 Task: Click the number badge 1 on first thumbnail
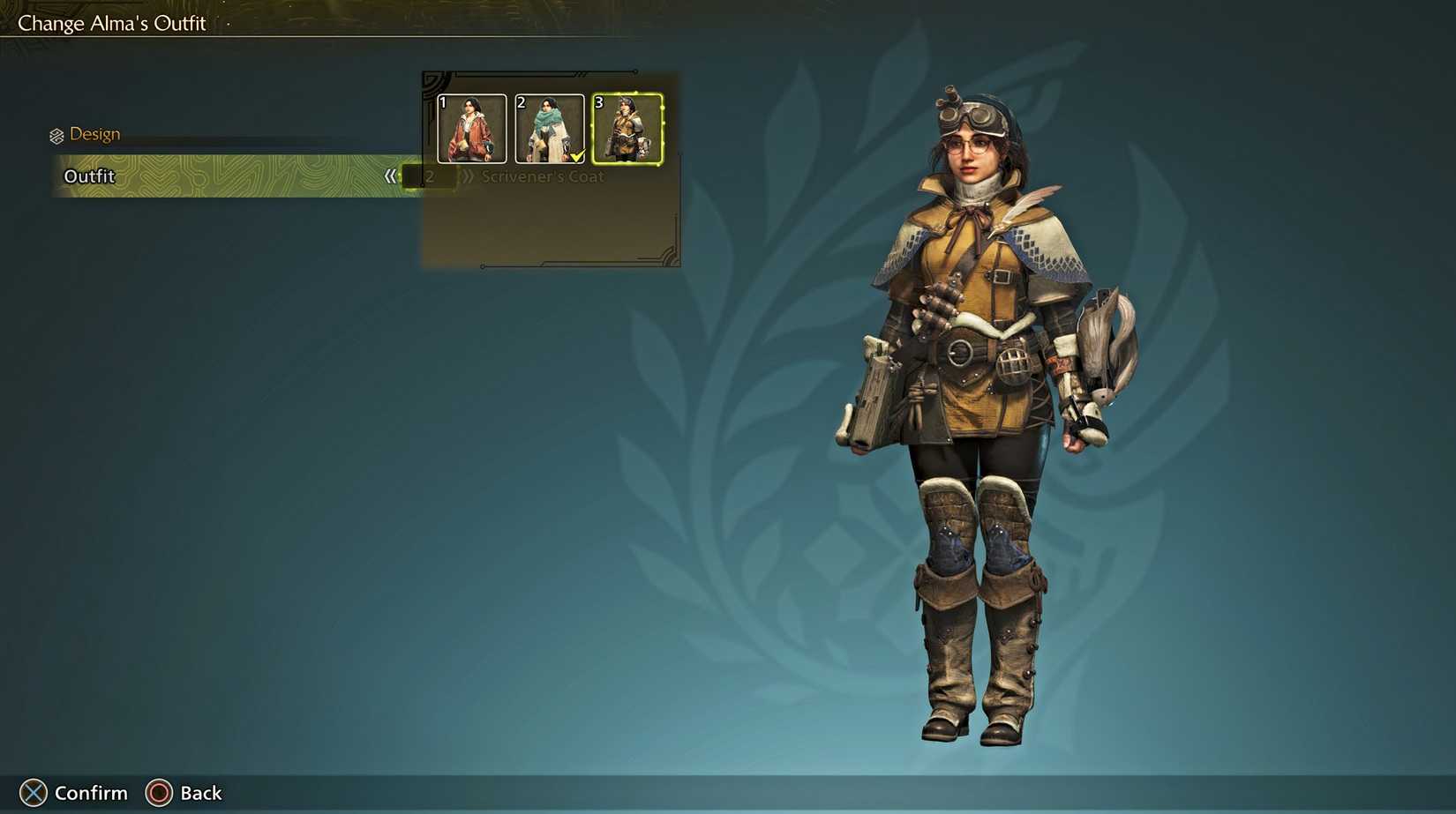click(441, 101)
